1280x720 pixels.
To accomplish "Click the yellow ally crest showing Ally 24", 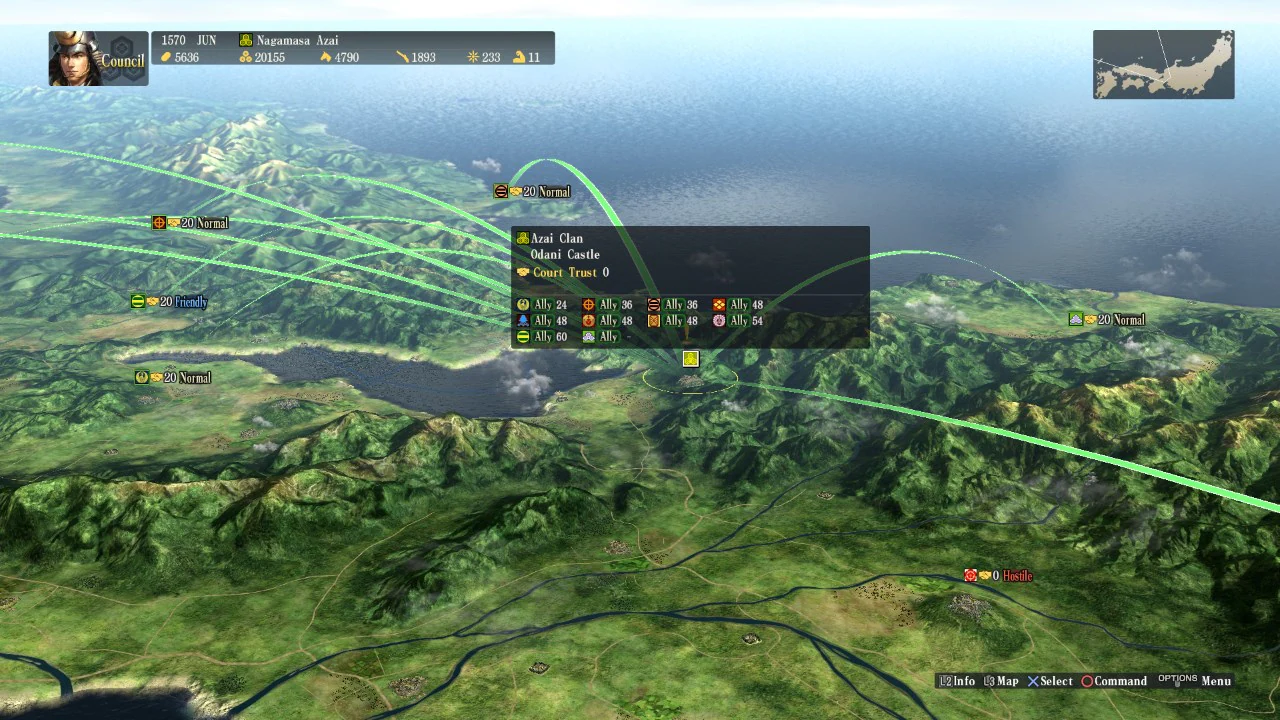I will point(523,304).
